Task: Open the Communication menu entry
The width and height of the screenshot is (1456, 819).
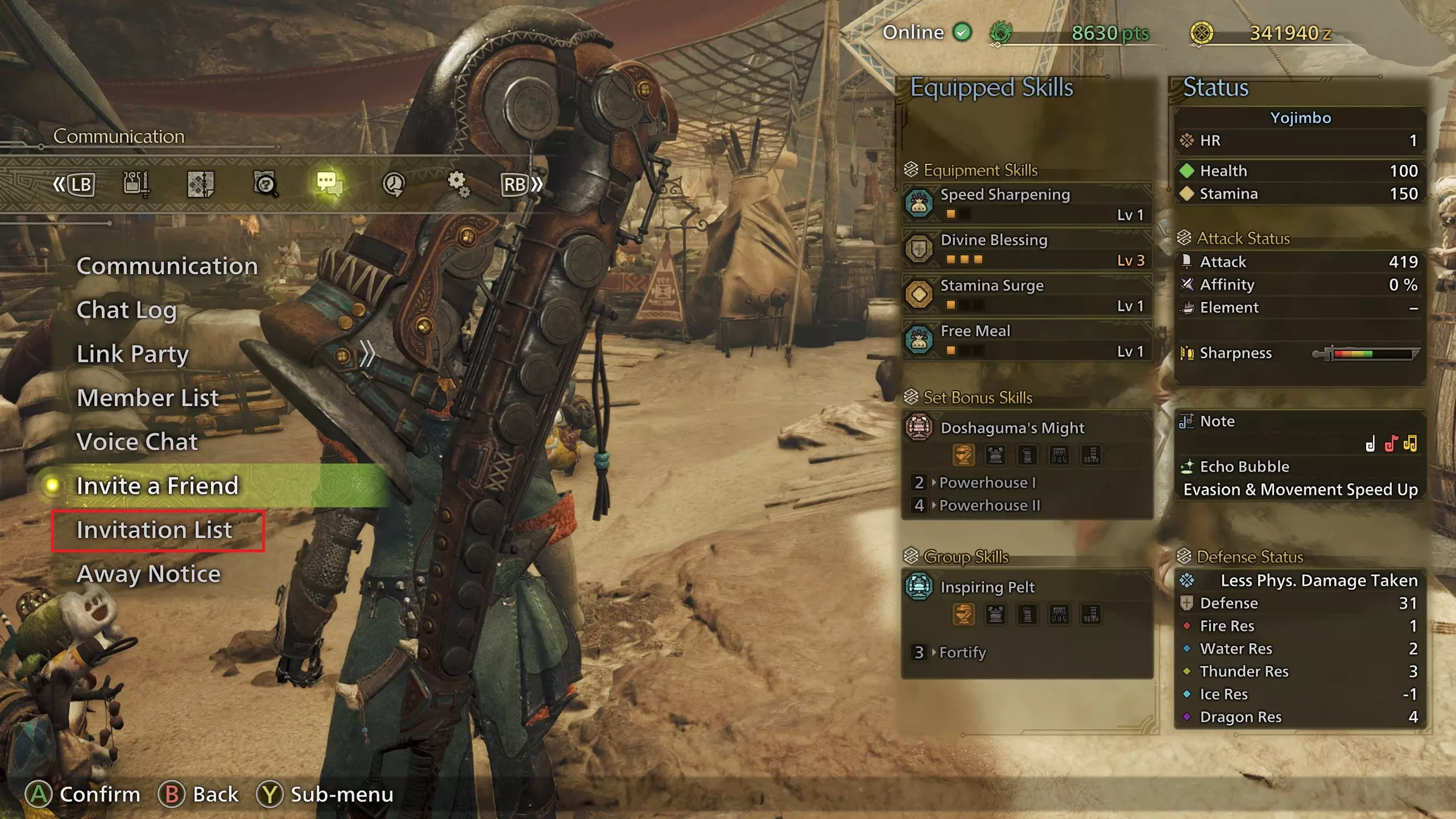Action: [167, 266]
